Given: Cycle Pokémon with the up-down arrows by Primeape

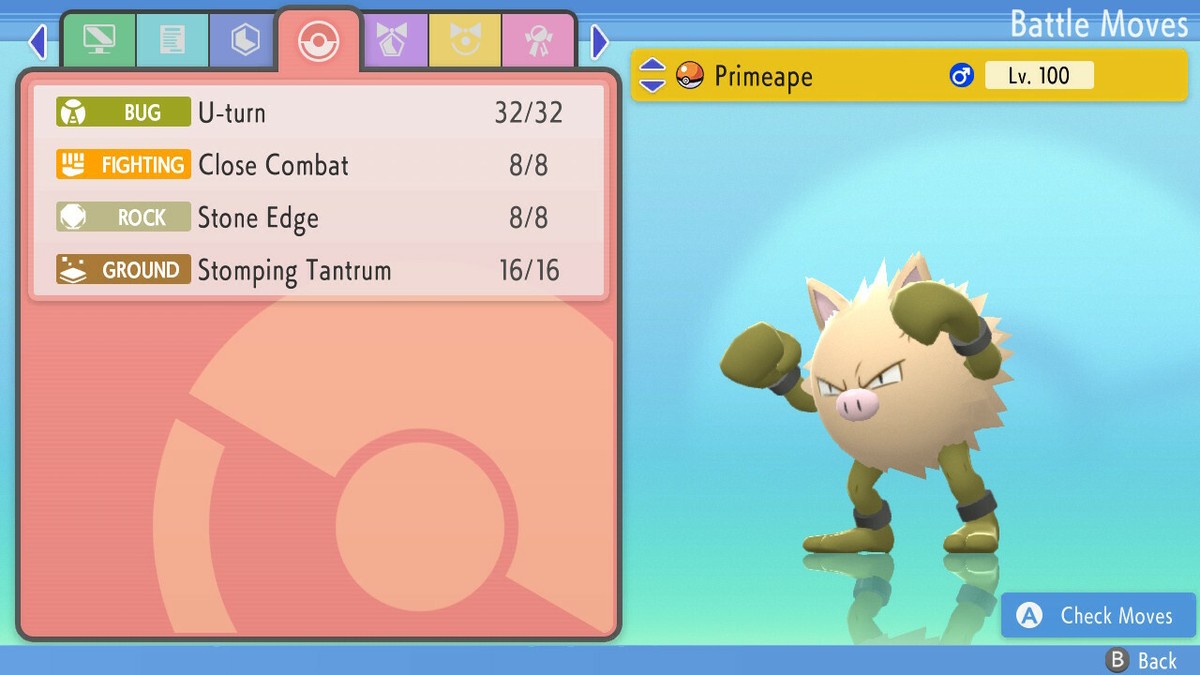Looking at the screenshot, I should (652, 76).
